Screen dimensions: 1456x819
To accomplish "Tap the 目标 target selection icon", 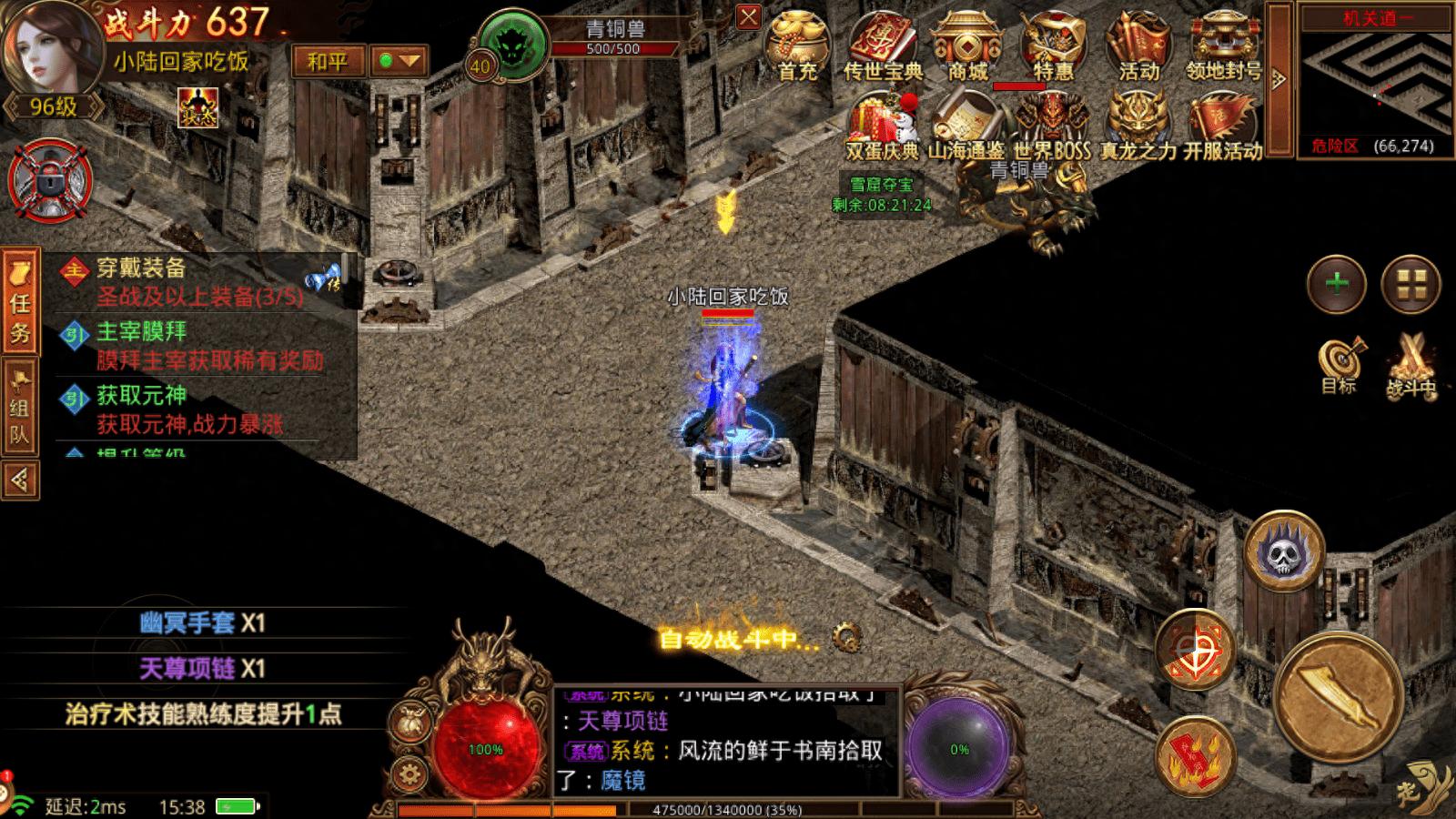I will click(1340, 364).
